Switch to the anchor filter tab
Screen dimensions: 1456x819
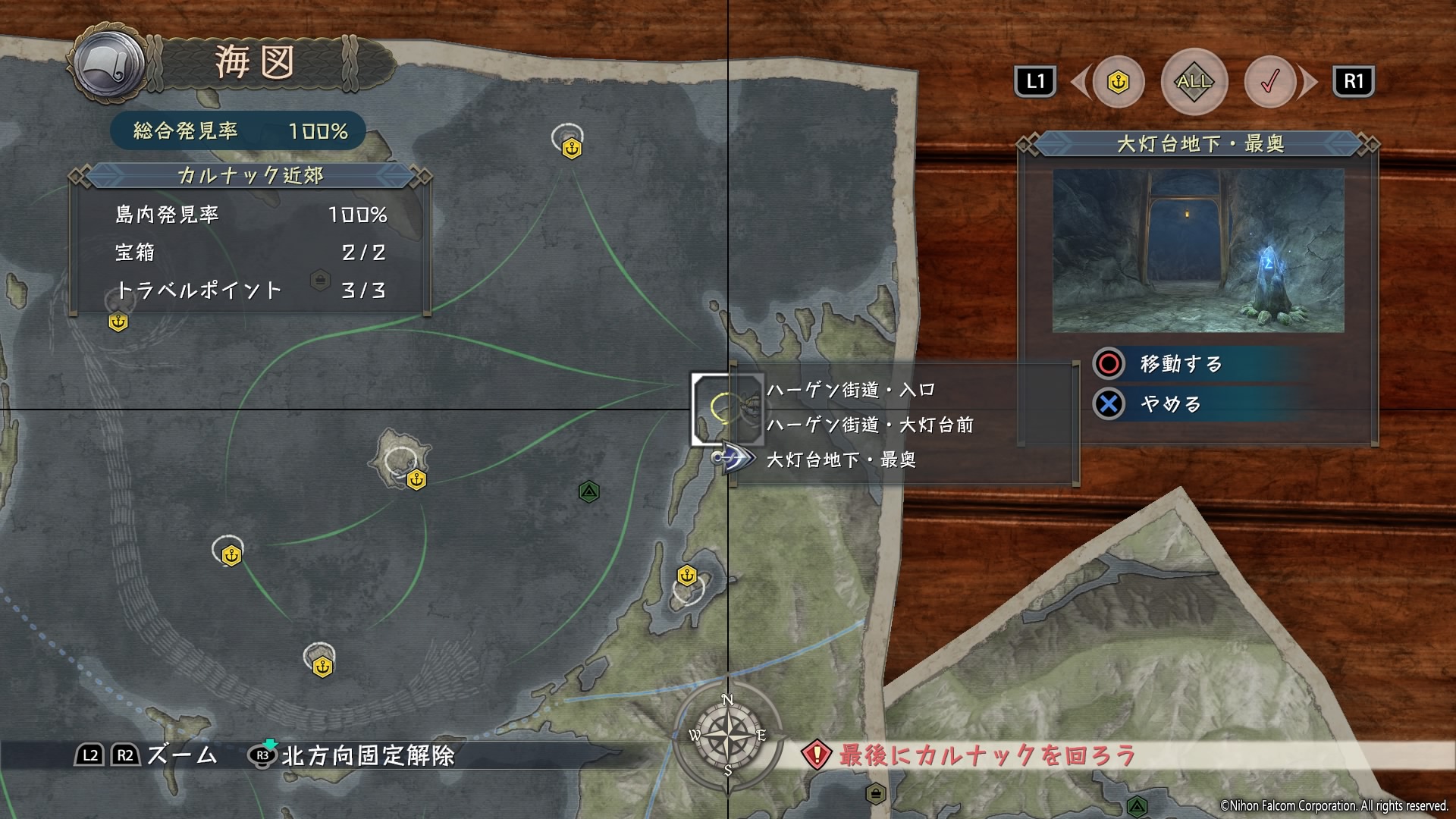1119,82
